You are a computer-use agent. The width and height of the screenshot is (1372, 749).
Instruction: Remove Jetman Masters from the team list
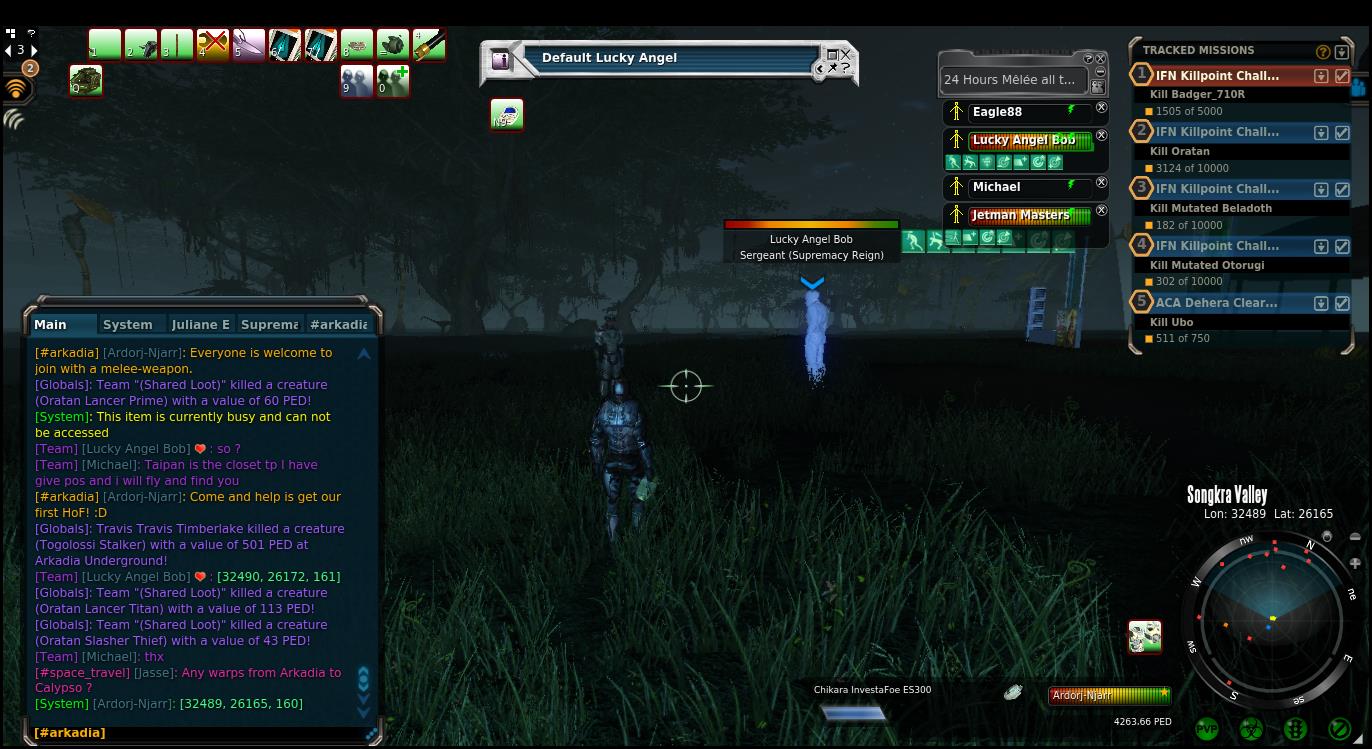tap(1101, 211)
